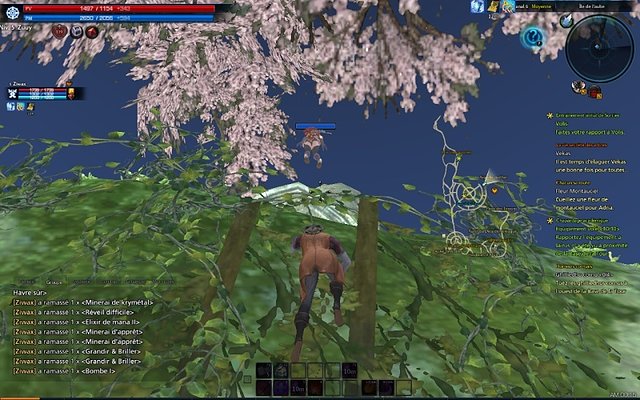Viewport: 640px width, 400px height.
Task: Select the Vekas quest in the tracker
Action: [561, 153]
